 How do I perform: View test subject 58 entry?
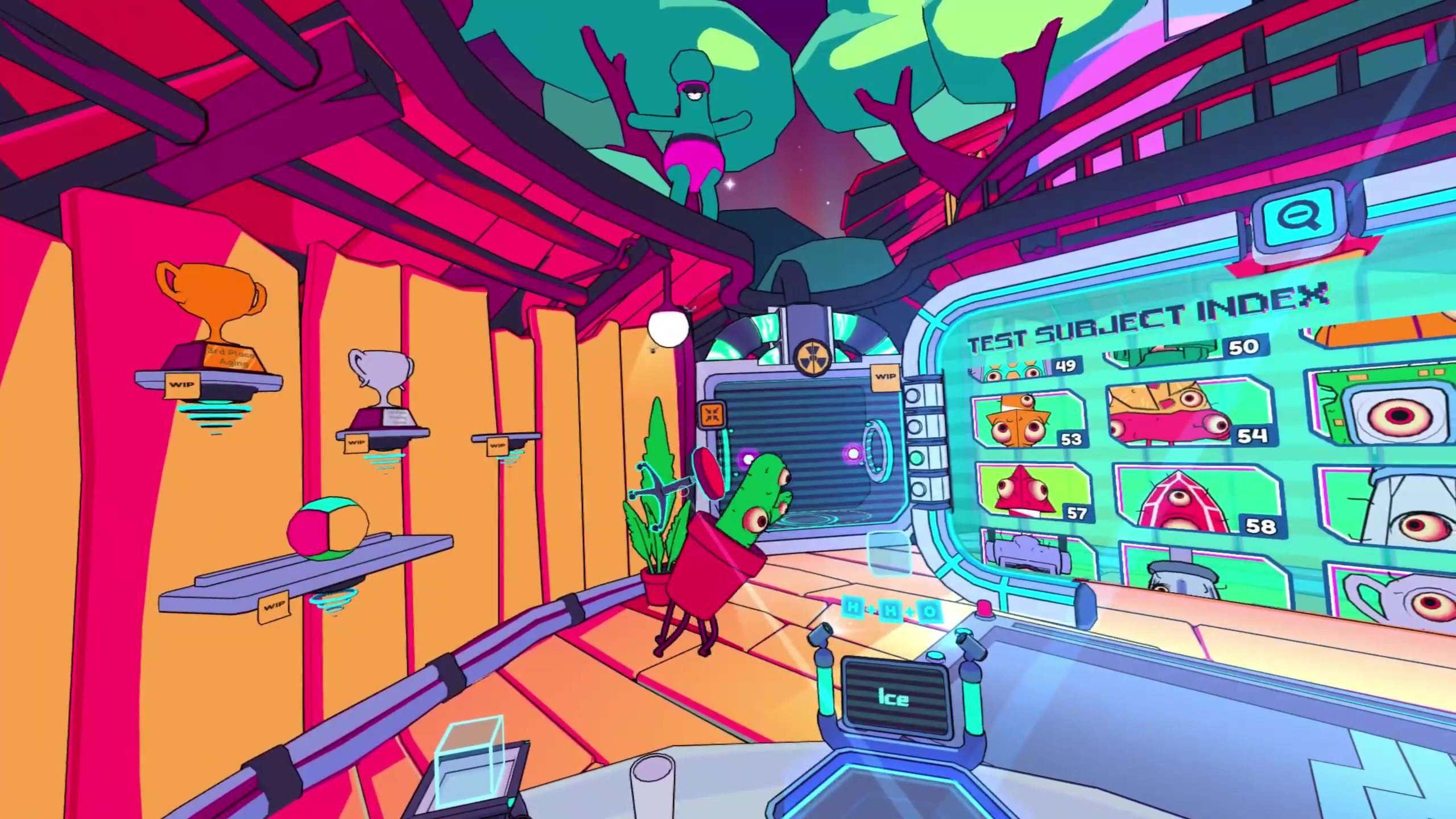(x=1200, y=501)
